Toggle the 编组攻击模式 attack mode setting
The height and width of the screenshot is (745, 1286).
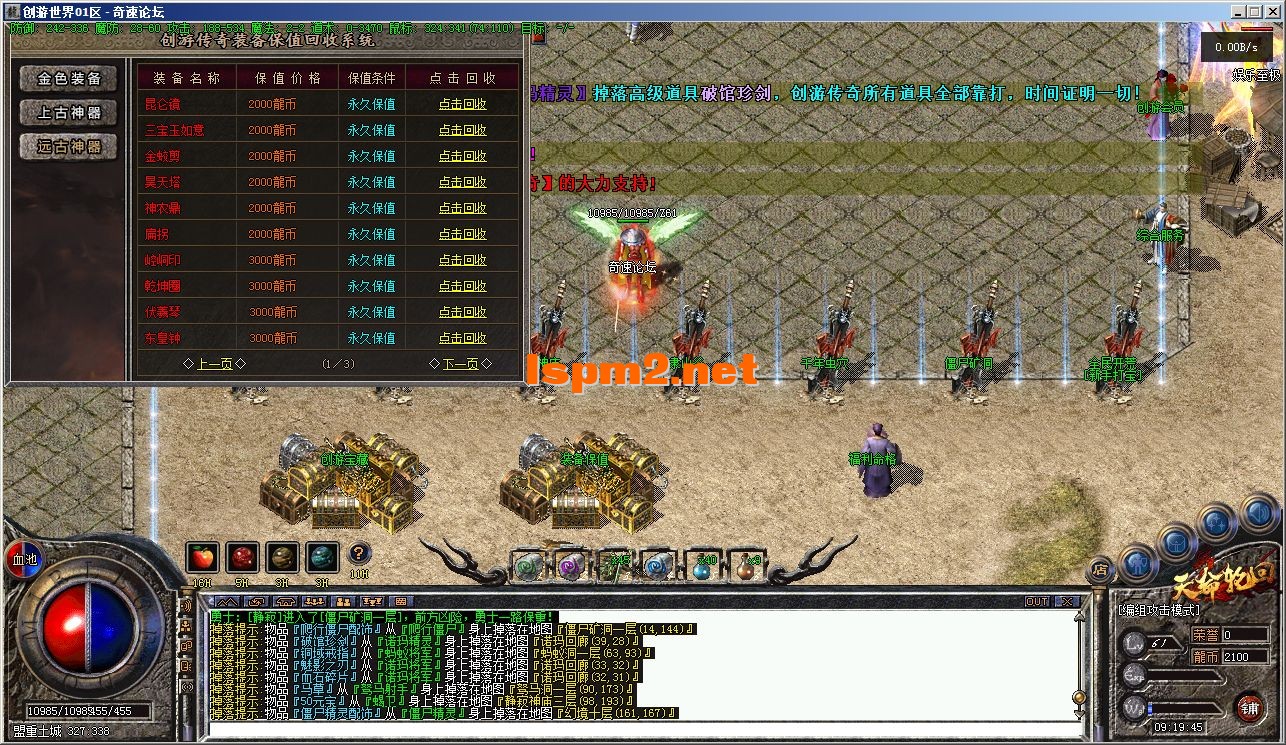pyautogui.click(x=1158, y=609)
